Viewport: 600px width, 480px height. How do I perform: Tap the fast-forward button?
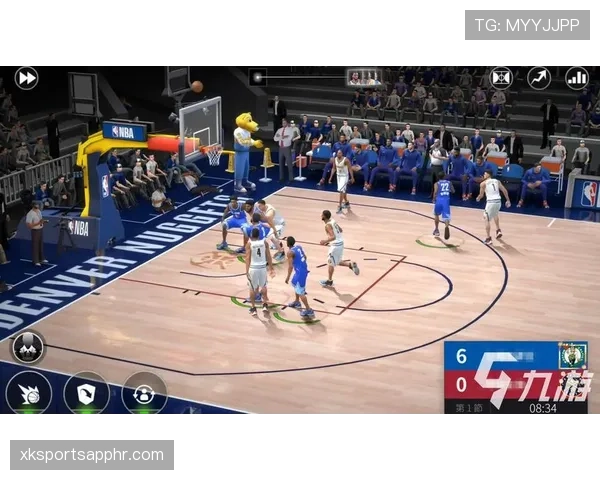pos(27,77)
